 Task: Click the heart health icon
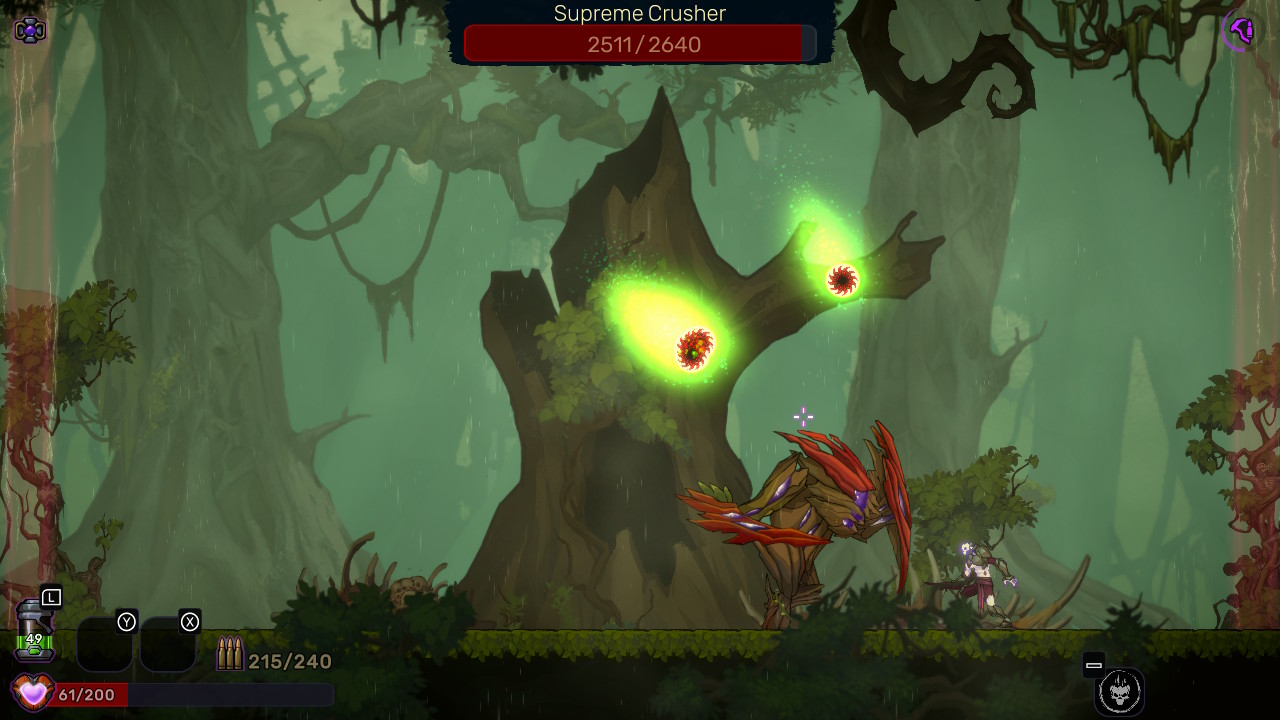(x=33, y=691)
